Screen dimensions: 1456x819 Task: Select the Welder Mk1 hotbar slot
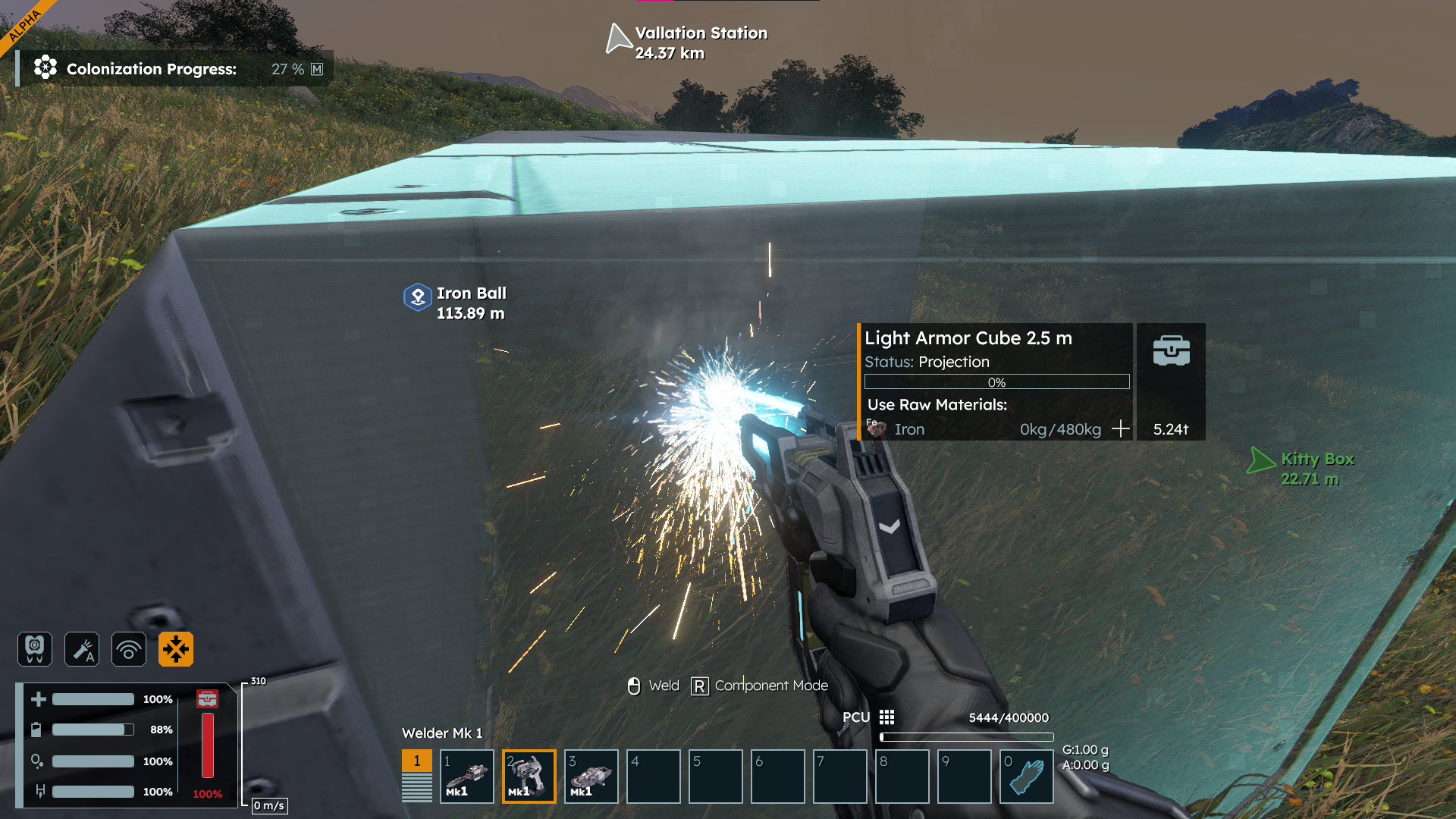[529, 777]
